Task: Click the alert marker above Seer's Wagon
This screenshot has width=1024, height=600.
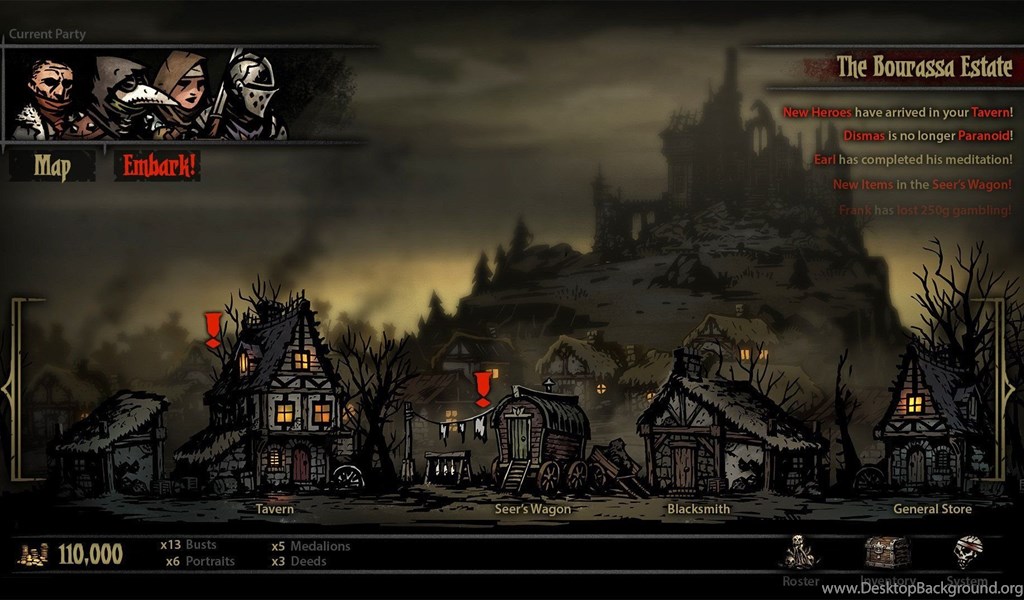Action: coord(483,388)
